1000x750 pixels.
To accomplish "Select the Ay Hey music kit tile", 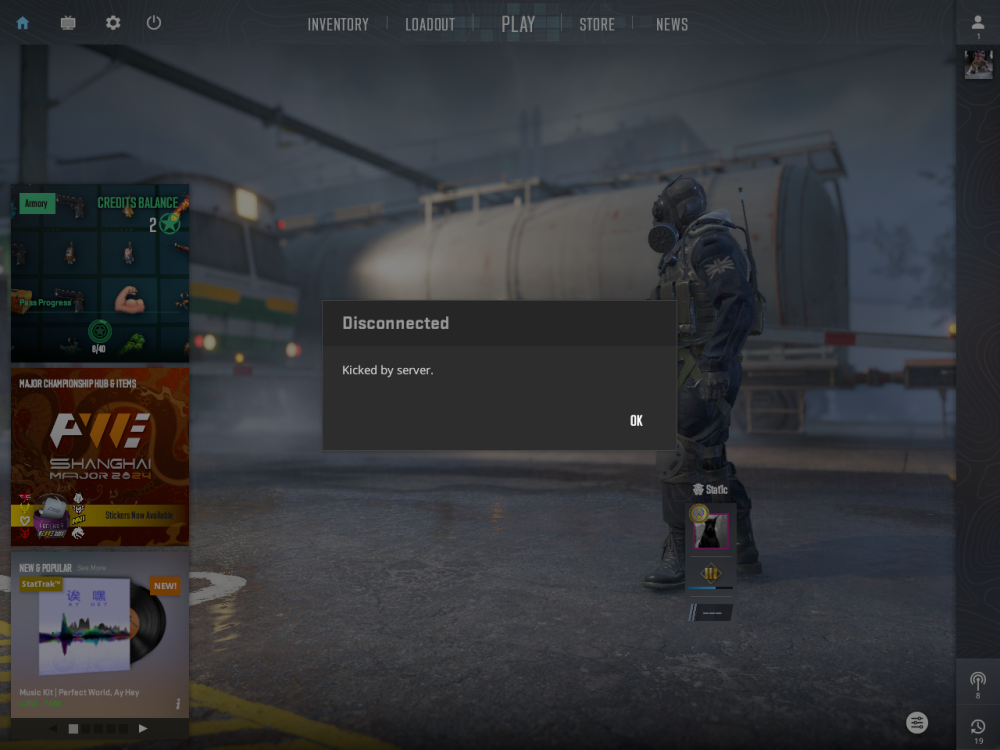I will pyautogui.click(x=100, y=630).
